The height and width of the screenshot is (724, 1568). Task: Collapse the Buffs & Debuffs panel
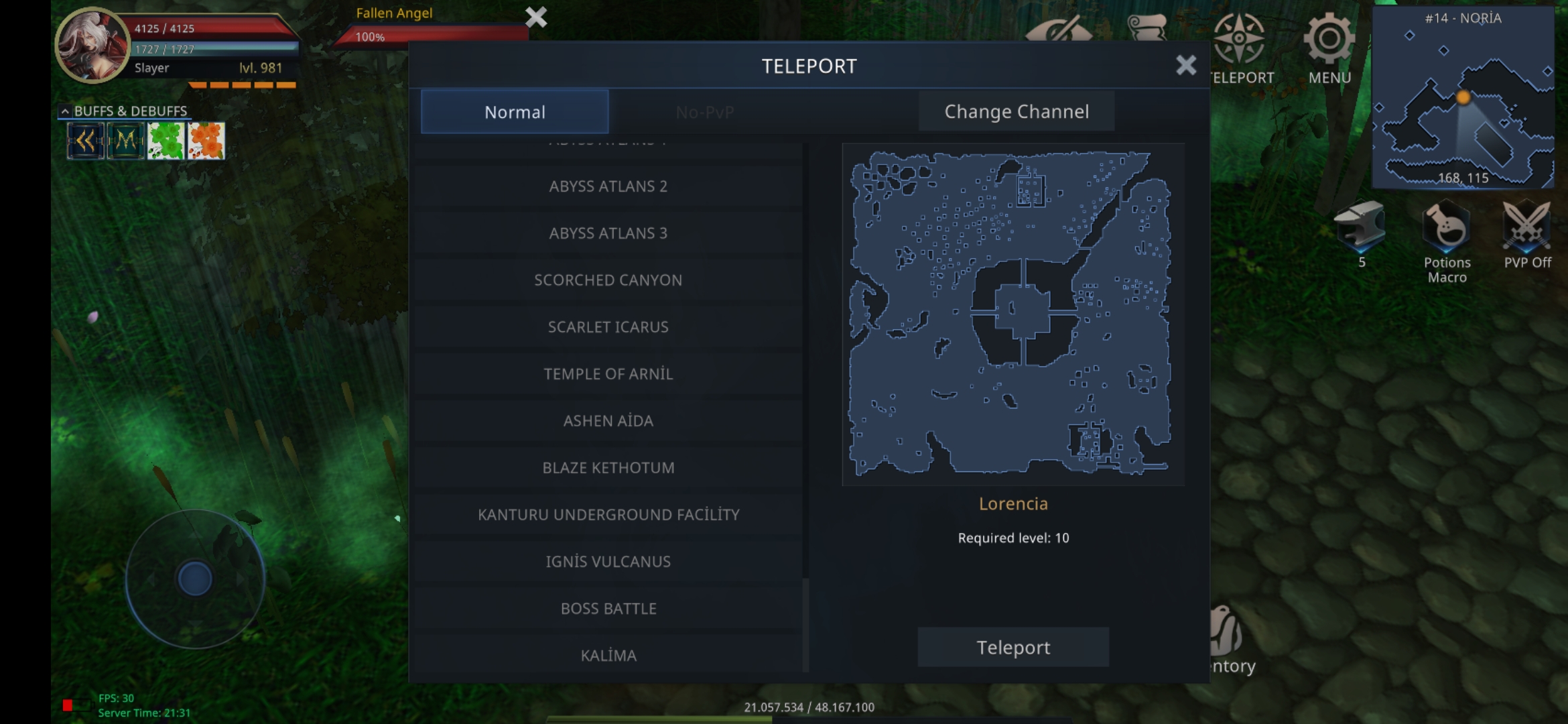[x=65, y=111]
